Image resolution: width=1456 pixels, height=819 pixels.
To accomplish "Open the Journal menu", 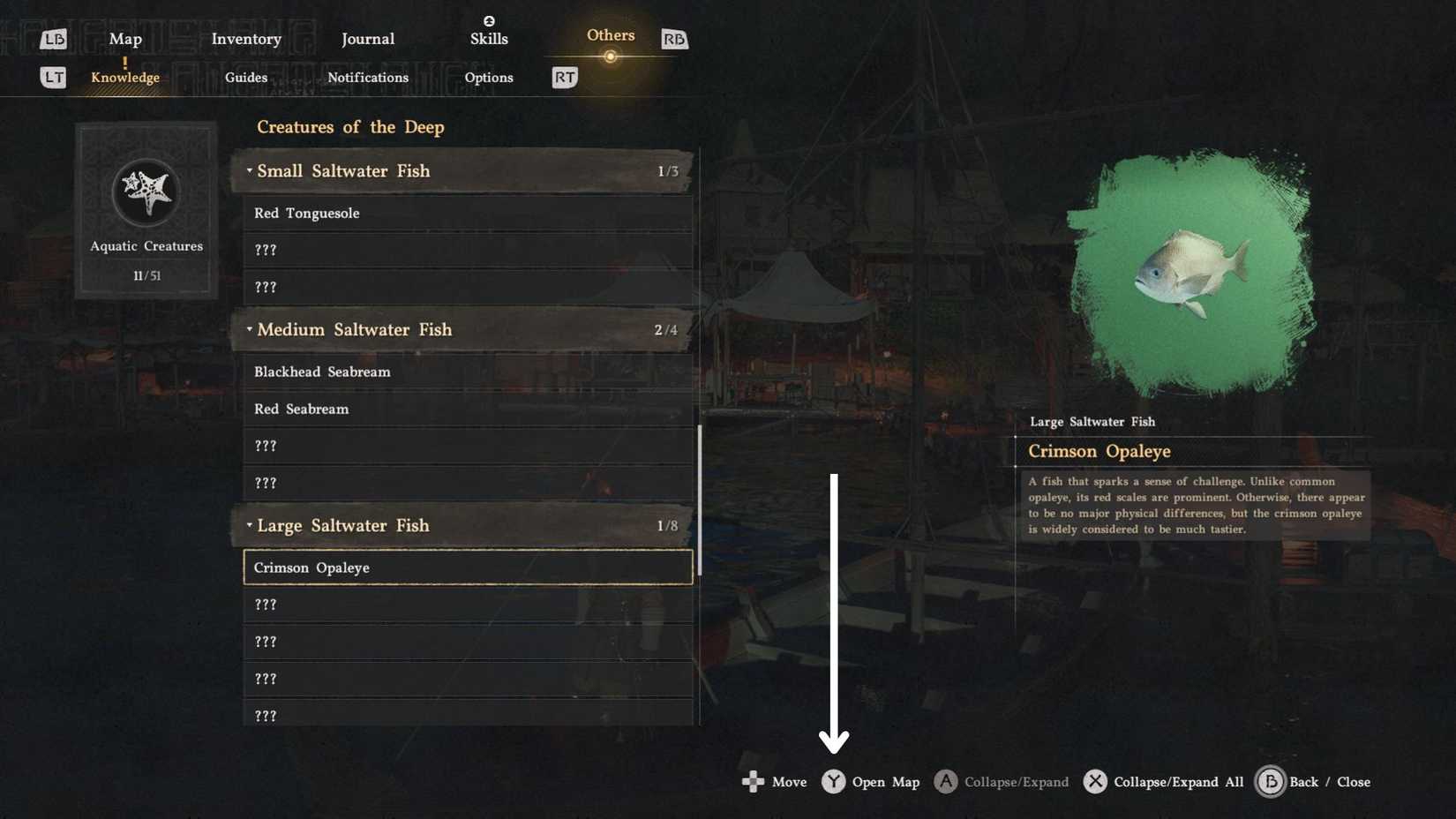I will pos(367,39).
